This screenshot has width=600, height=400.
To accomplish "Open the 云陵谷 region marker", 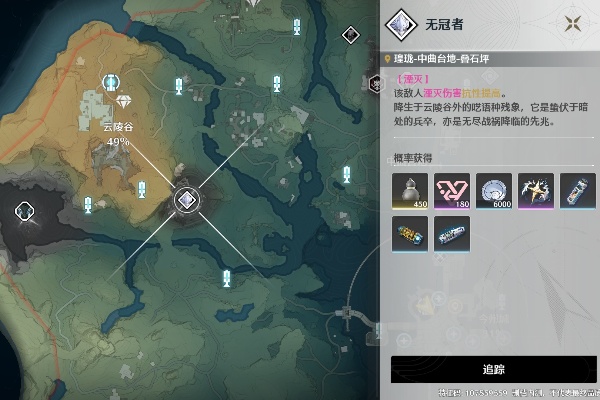I will tap(122, 102).
